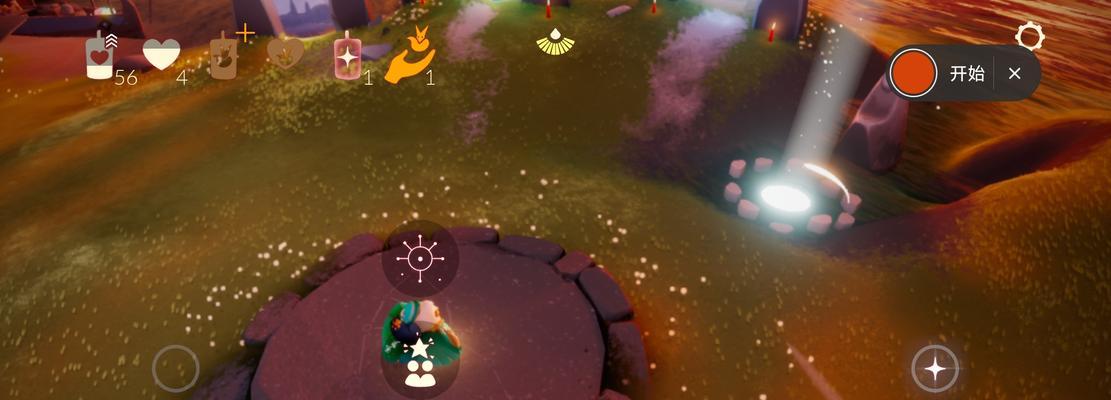Viewport: 1111px width, 400px height.
Task: Tap the 开始 start label
Action: (x=966, y=74)
